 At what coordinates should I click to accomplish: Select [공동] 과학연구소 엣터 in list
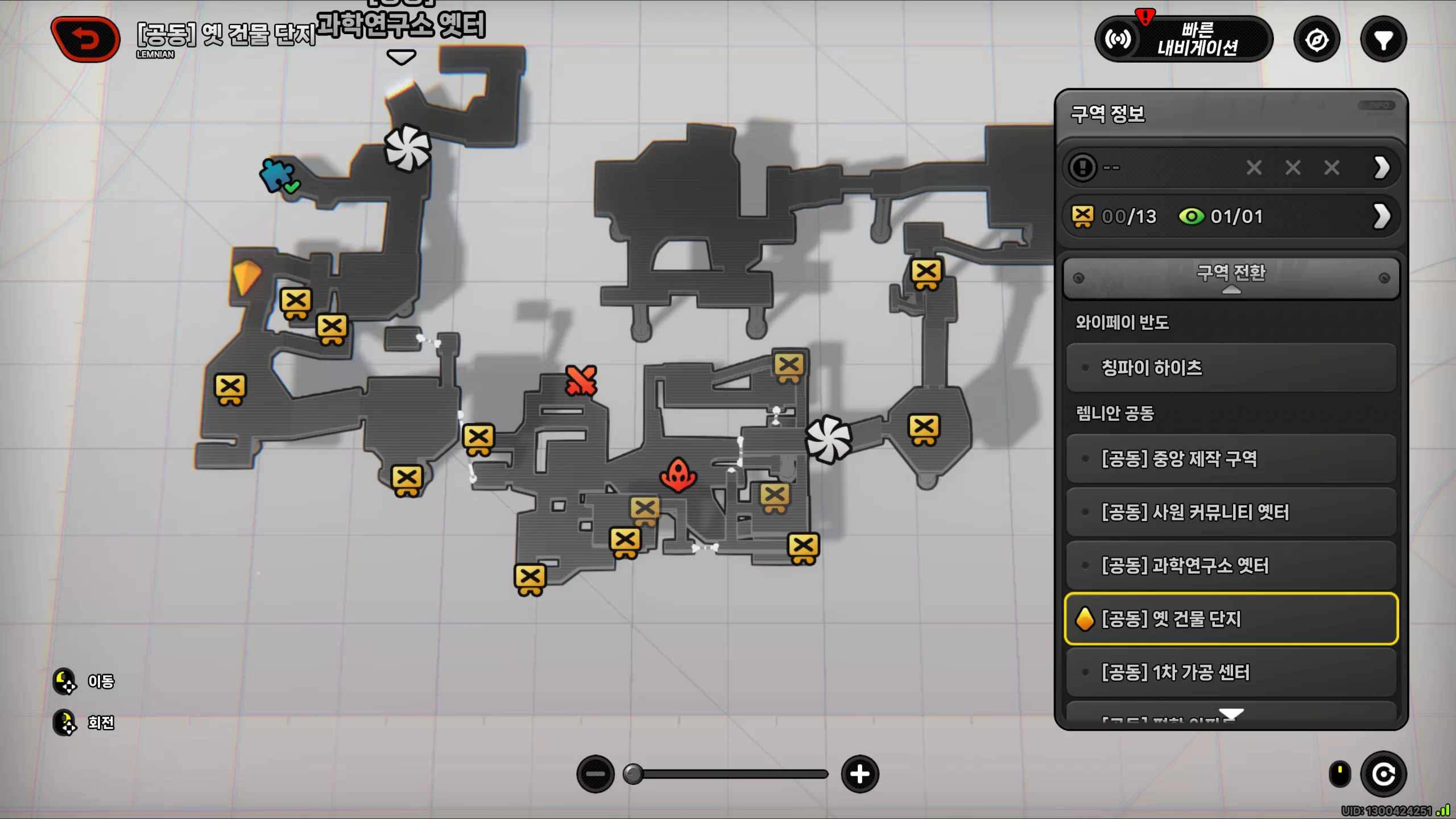point(1231,565)
